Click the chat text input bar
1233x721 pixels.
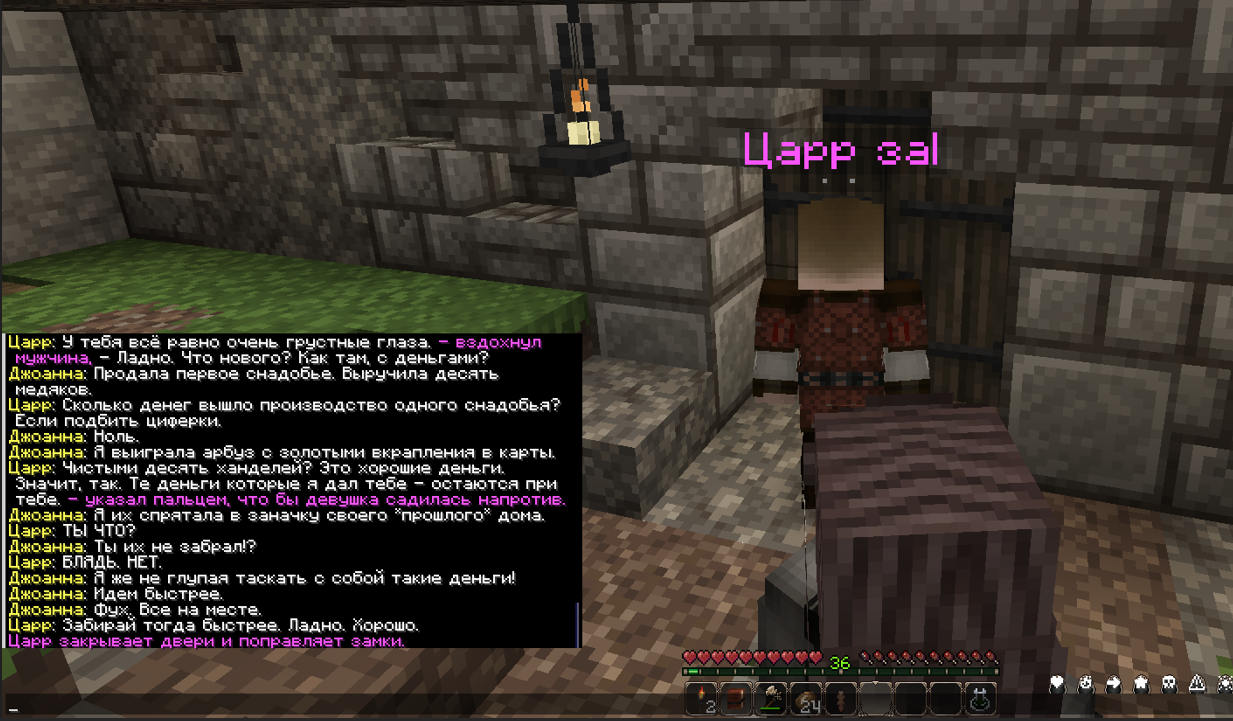pyautogui.click(x=300, y=708)
